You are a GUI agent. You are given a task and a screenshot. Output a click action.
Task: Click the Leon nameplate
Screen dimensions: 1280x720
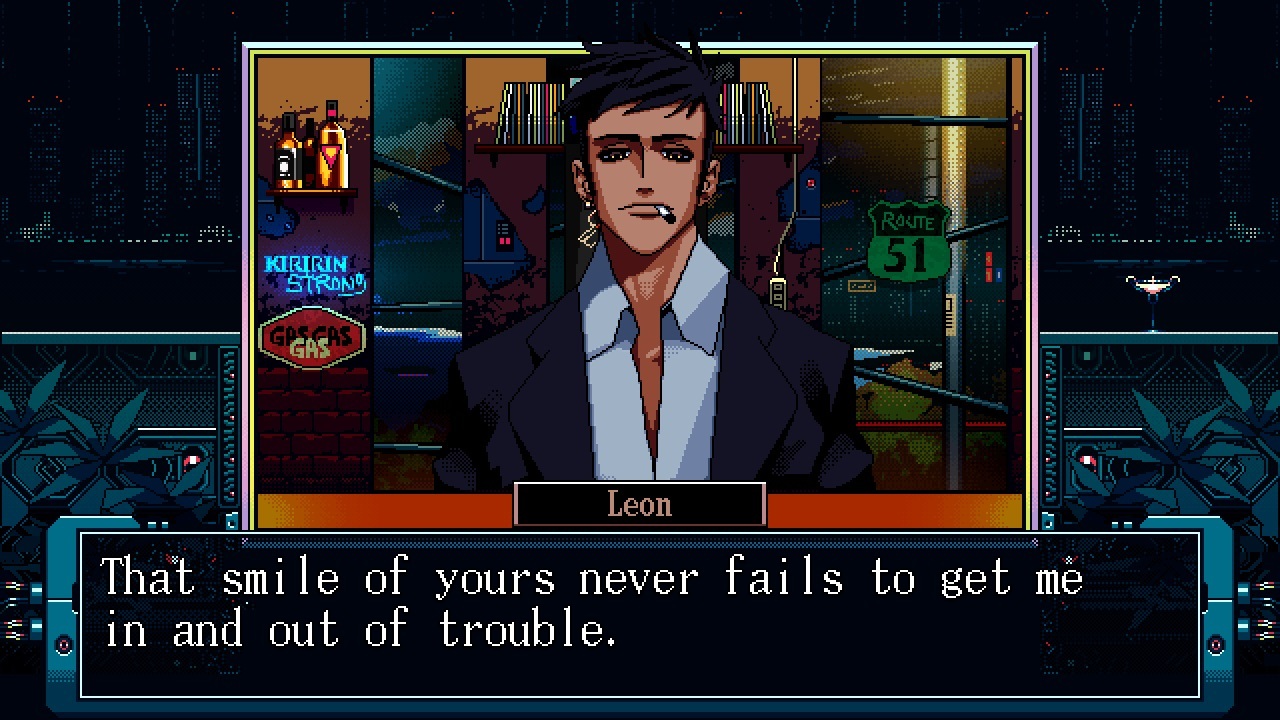(639, 504)
